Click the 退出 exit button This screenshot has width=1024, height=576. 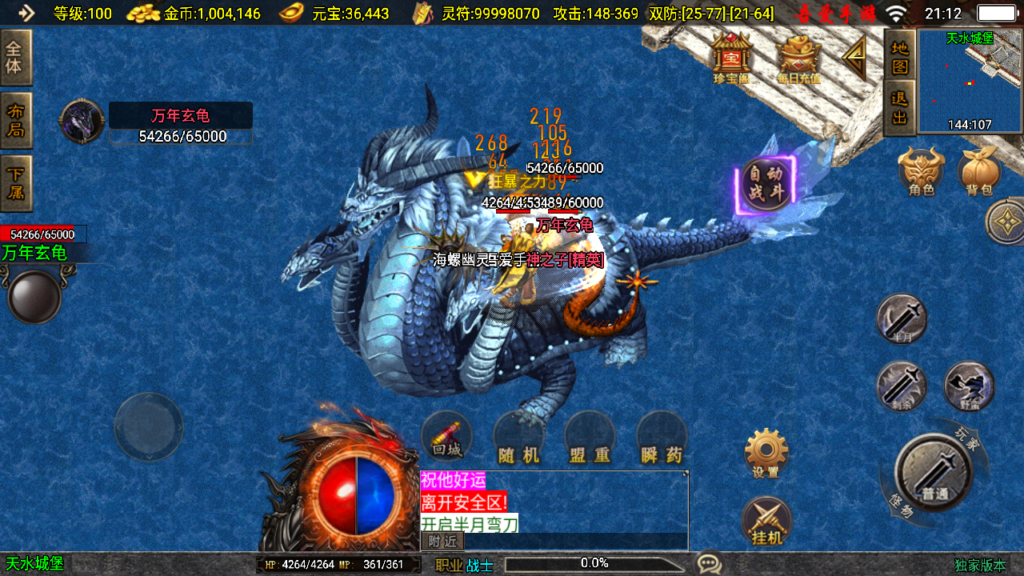(900, 107)
